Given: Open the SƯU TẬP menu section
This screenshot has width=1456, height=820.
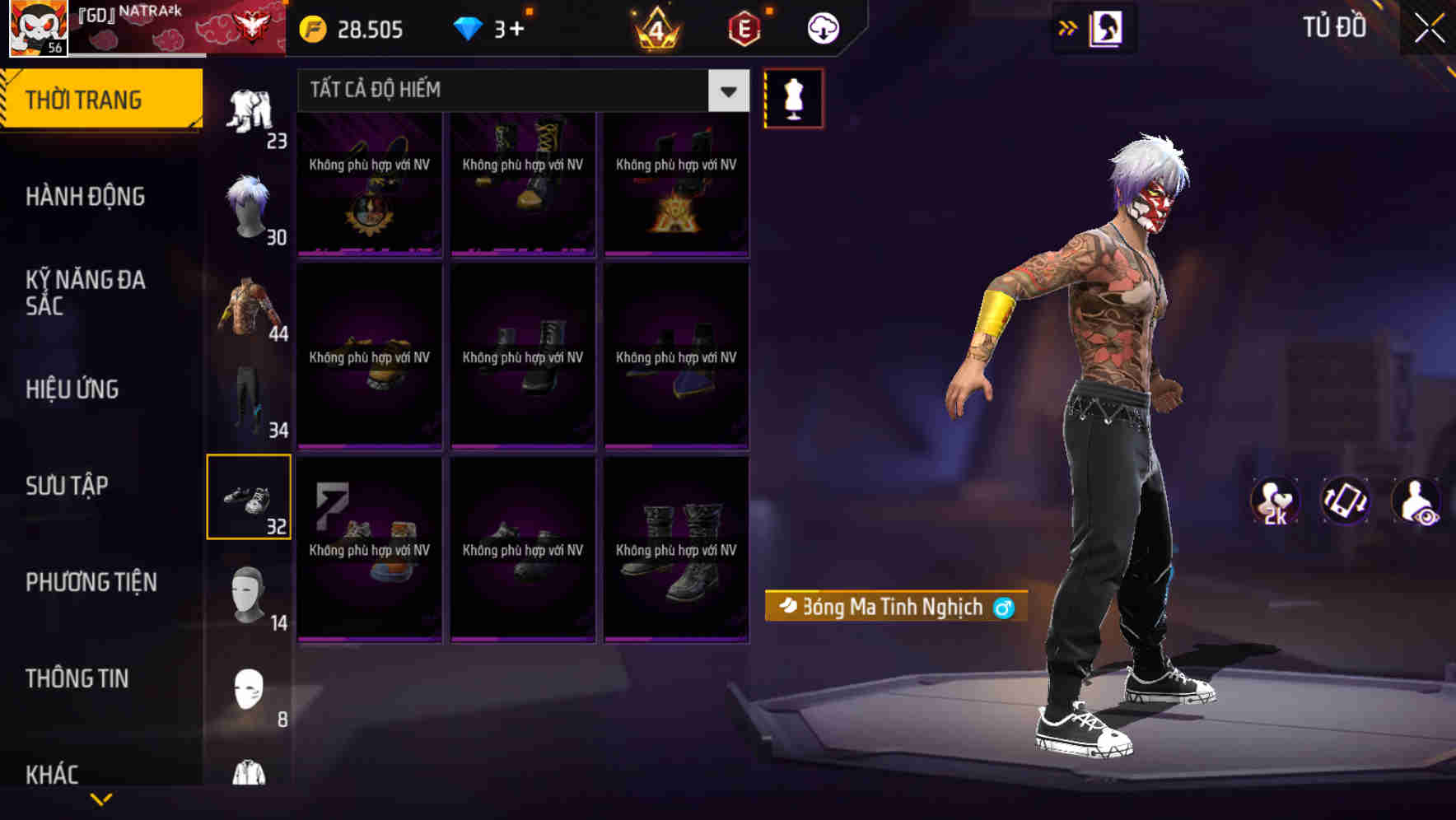Looking at the screenshot, I should click(x=68, y=486).
